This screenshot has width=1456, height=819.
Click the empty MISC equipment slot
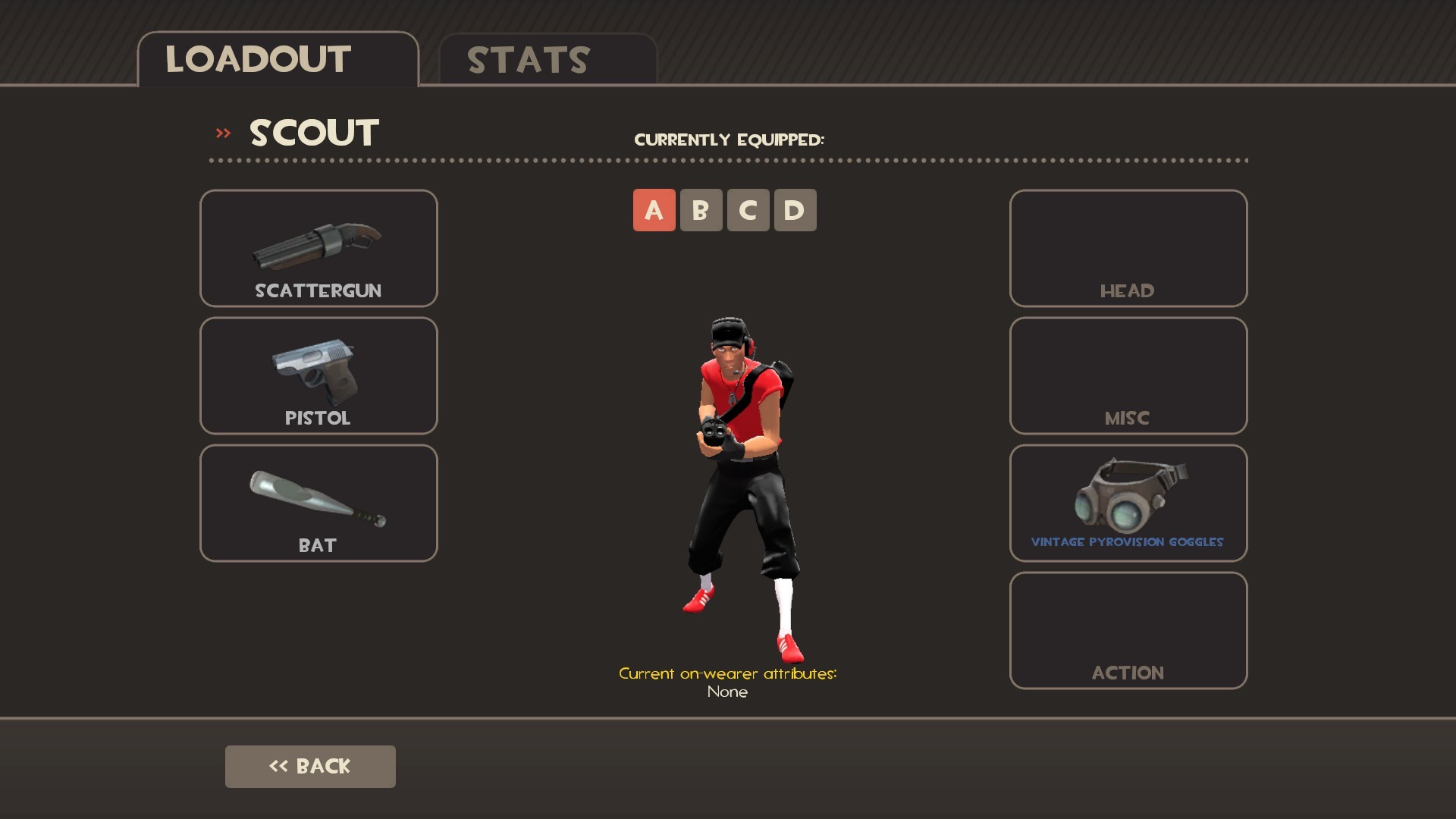click(x=1128, y=375)
